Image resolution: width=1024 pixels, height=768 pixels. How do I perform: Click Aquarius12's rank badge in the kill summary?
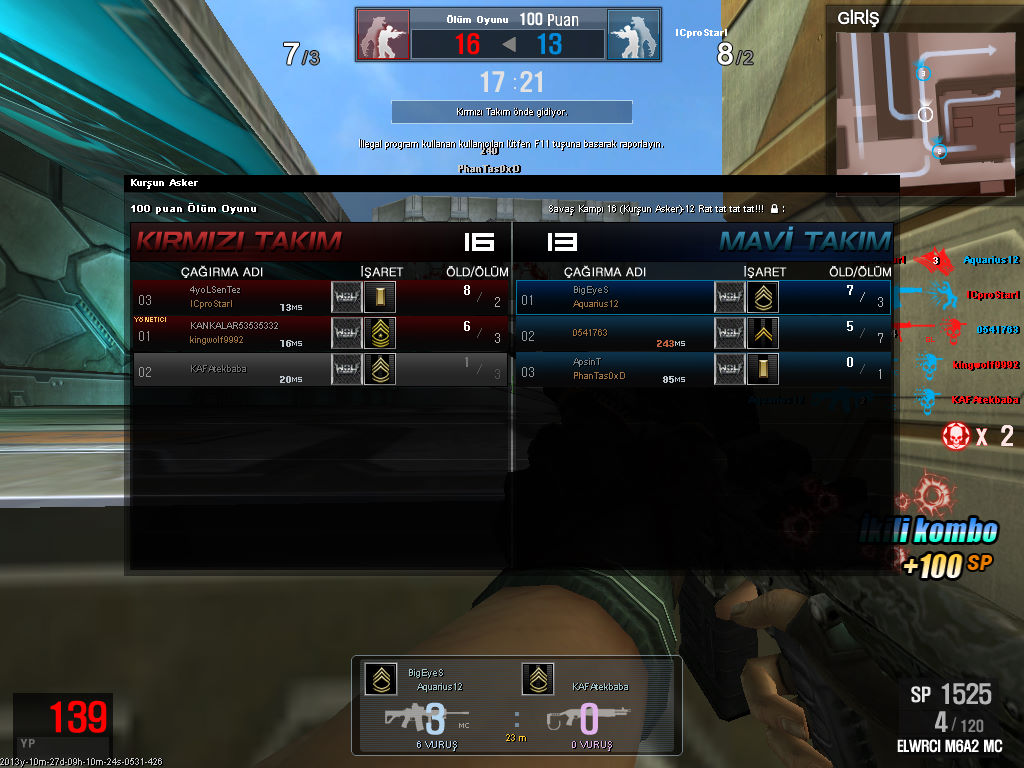tap(379, 679)
